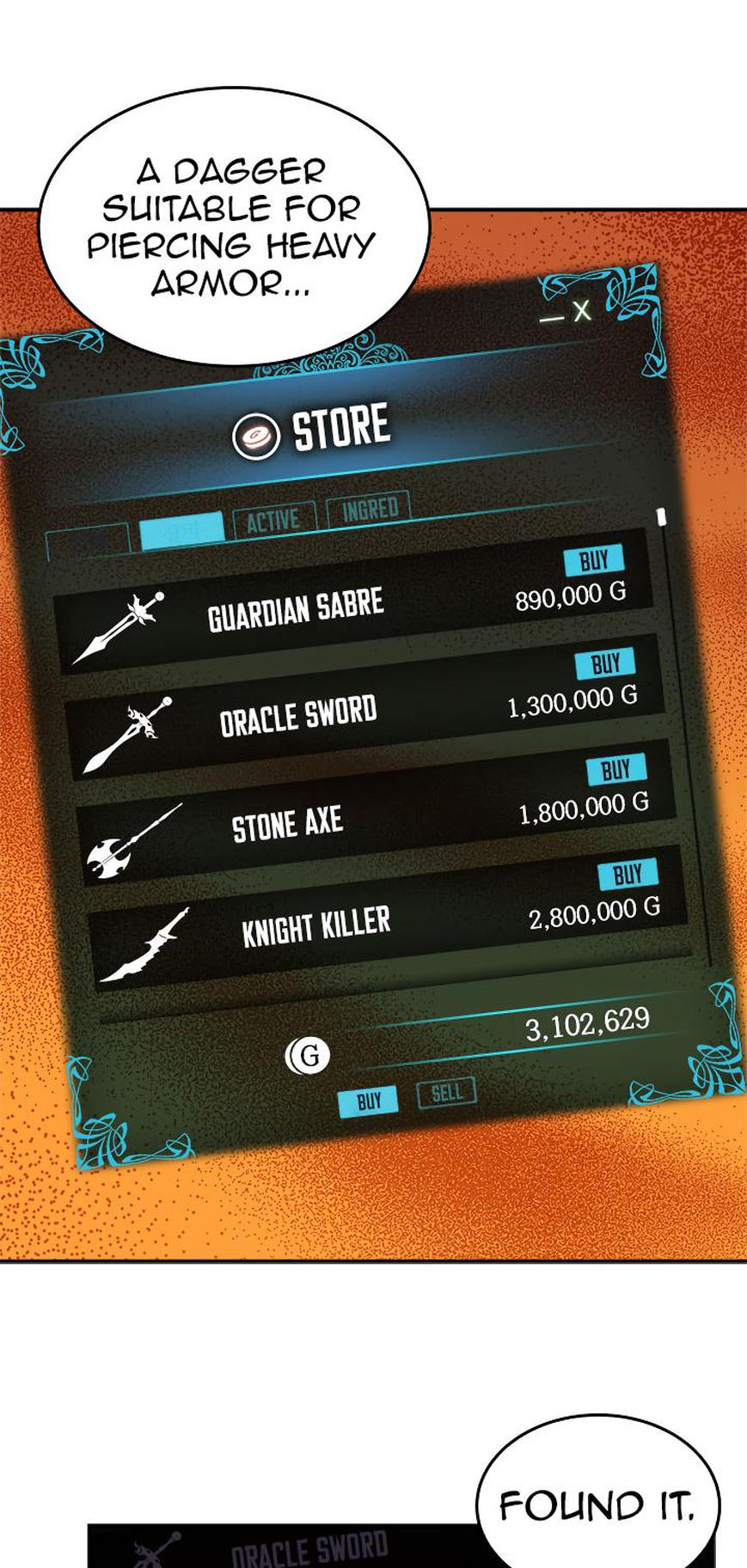747x1568 pixels.
Task: Click the Oracle Sword item icon
Action: (x=129, y=735)
